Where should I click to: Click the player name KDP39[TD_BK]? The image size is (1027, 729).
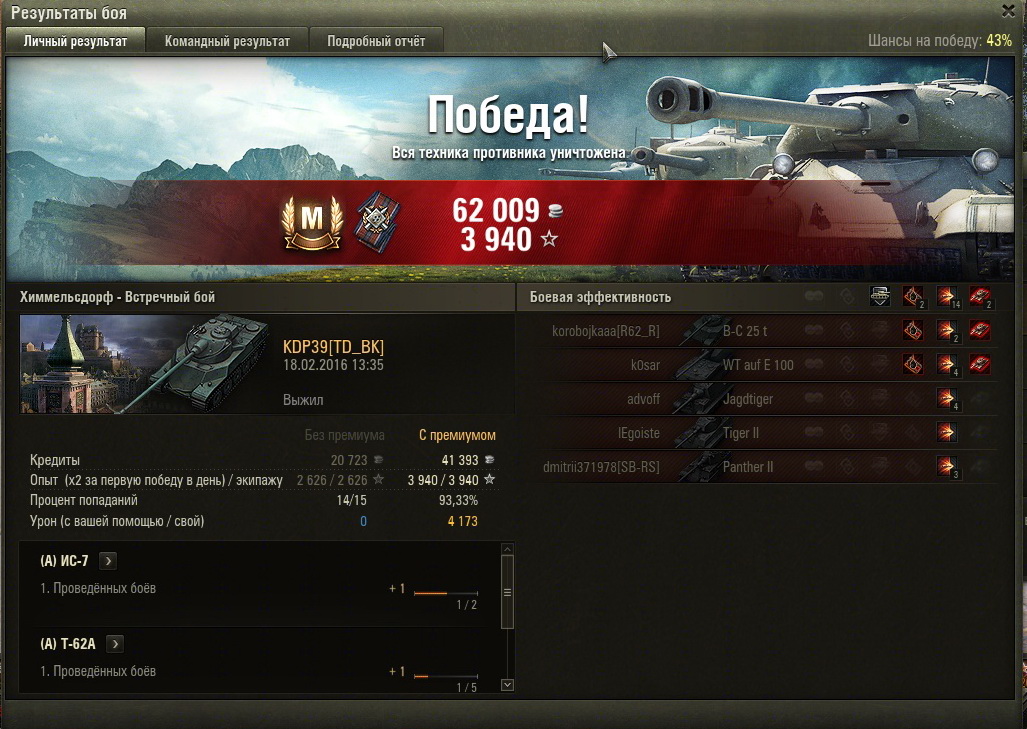pos(333,347)
